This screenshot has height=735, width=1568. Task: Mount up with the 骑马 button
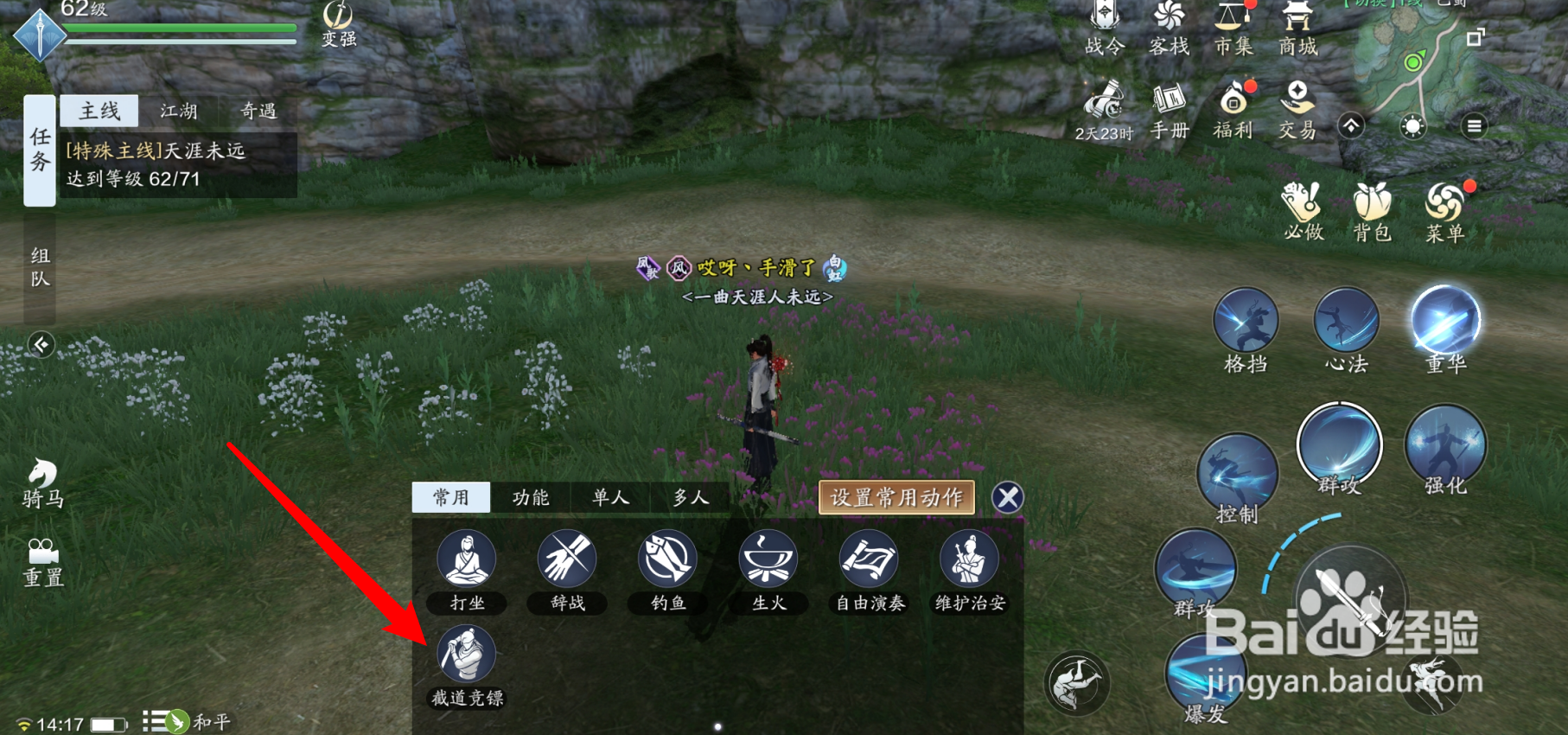[x=42, y=483]
